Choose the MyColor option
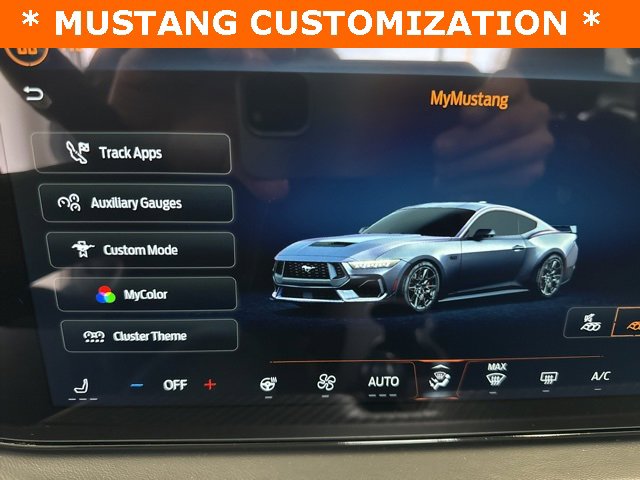 pyautogui.click(x=146, y=295)
